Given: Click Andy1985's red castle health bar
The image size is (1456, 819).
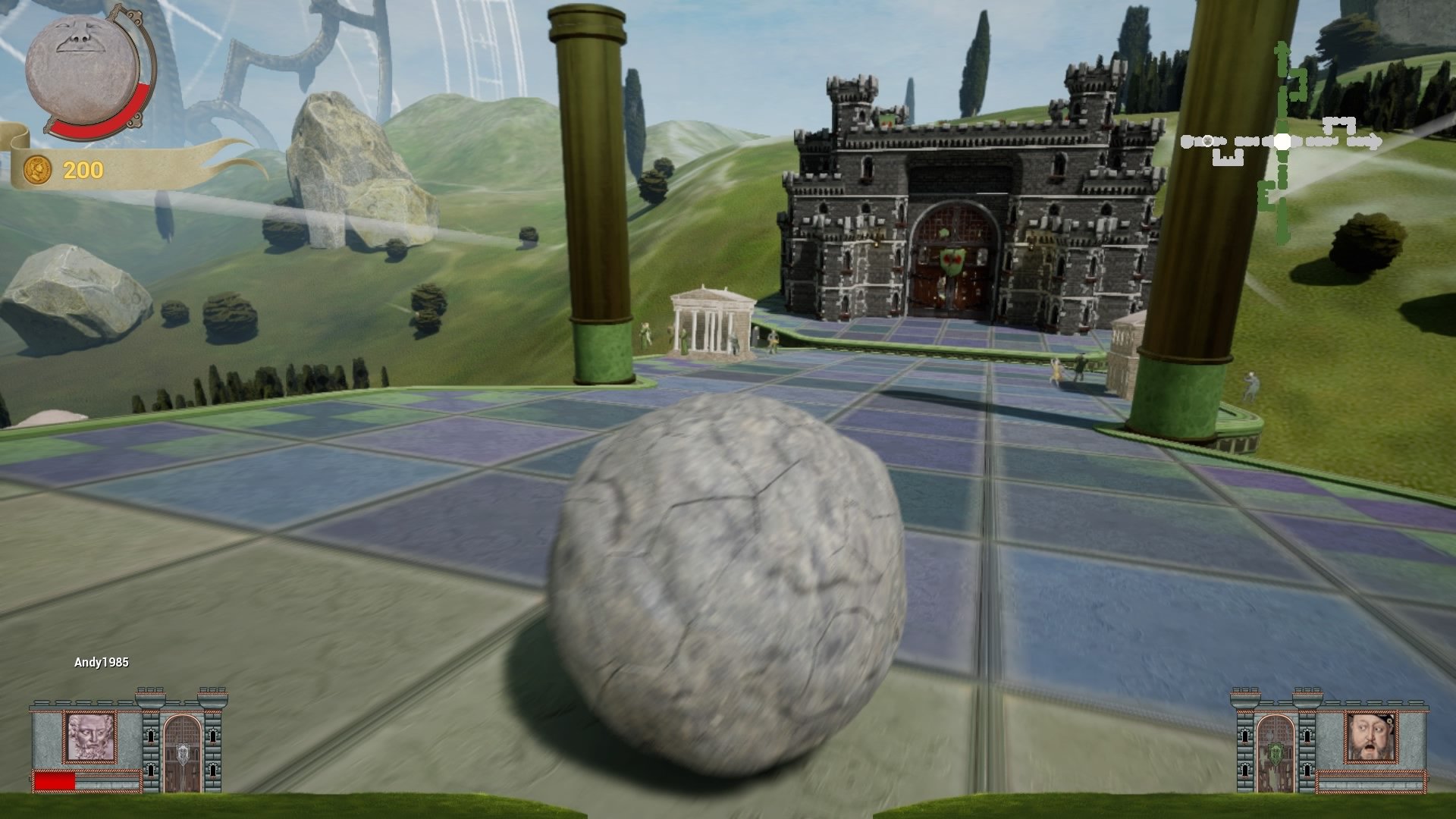Looking at the screenshot, I should 54,781.
